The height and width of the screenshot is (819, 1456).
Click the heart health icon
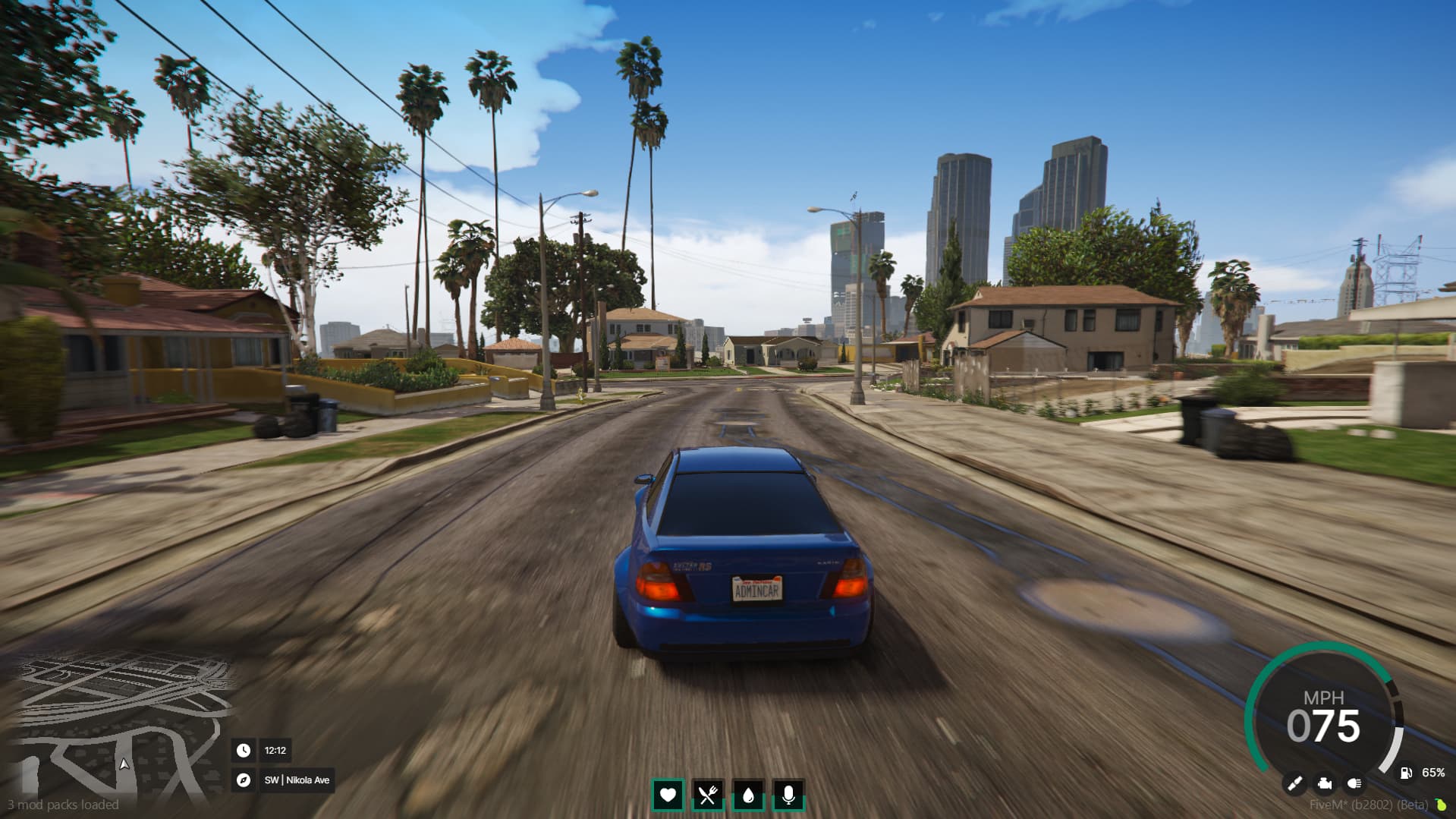pos(668,796)
